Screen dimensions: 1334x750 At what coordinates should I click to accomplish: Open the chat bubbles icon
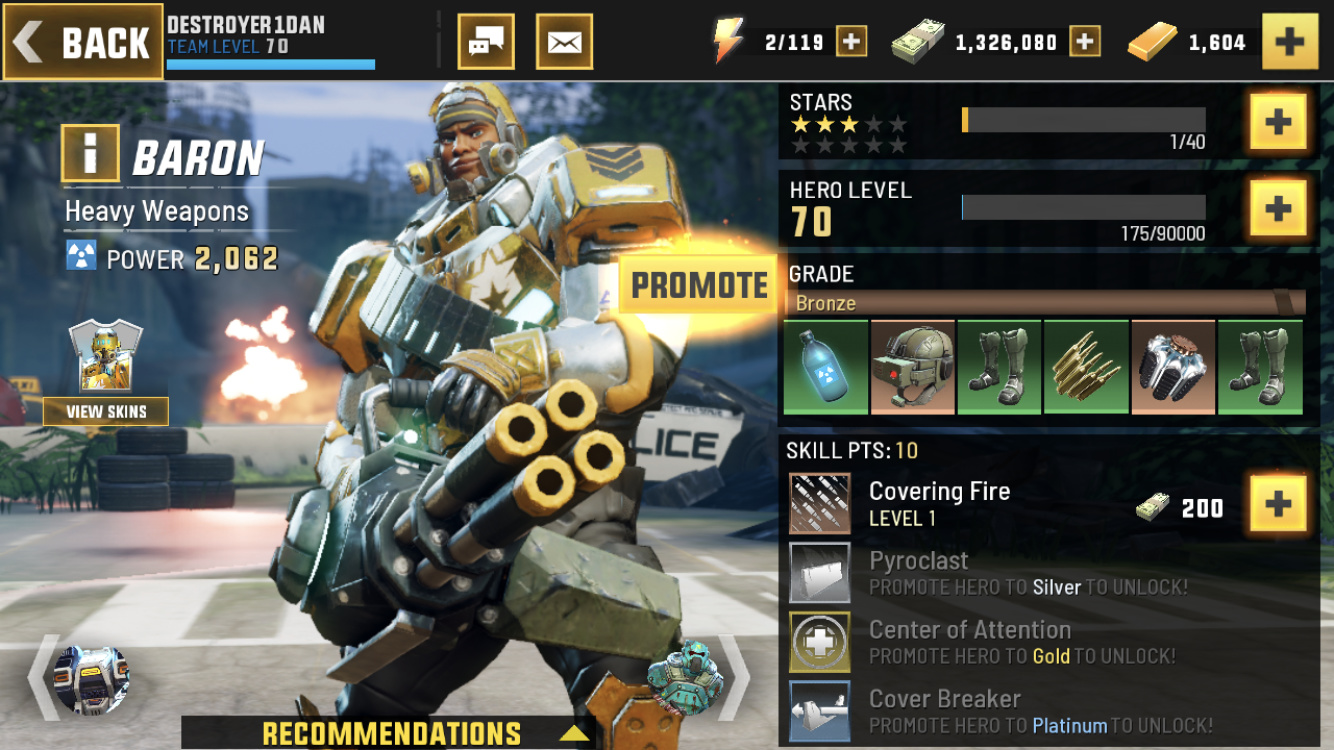(486, 42)
